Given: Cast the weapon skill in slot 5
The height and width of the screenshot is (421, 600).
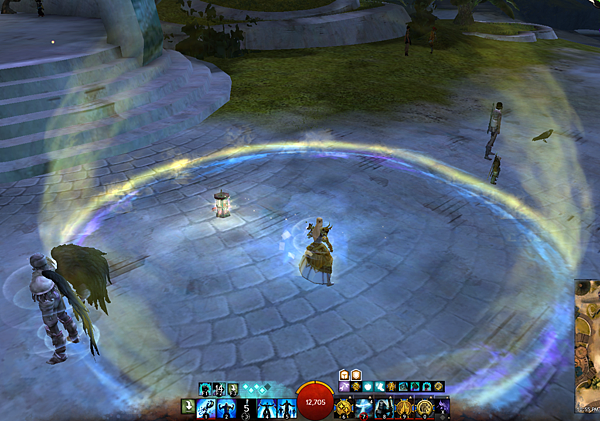Looking at the screenshot, I should coord(287,407).
